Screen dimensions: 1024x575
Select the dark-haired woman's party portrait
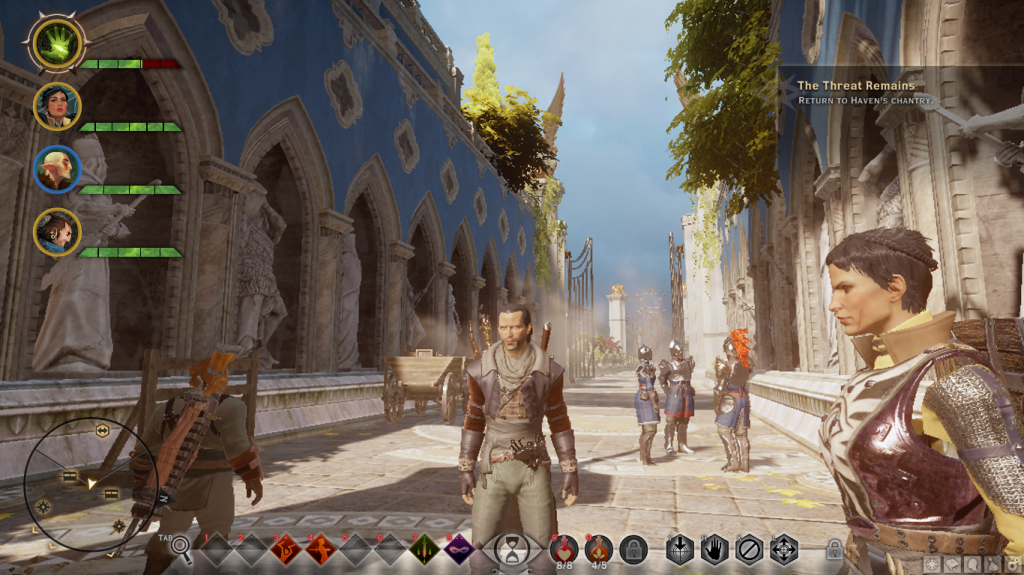pyautogui.click(x=57, y=106)
